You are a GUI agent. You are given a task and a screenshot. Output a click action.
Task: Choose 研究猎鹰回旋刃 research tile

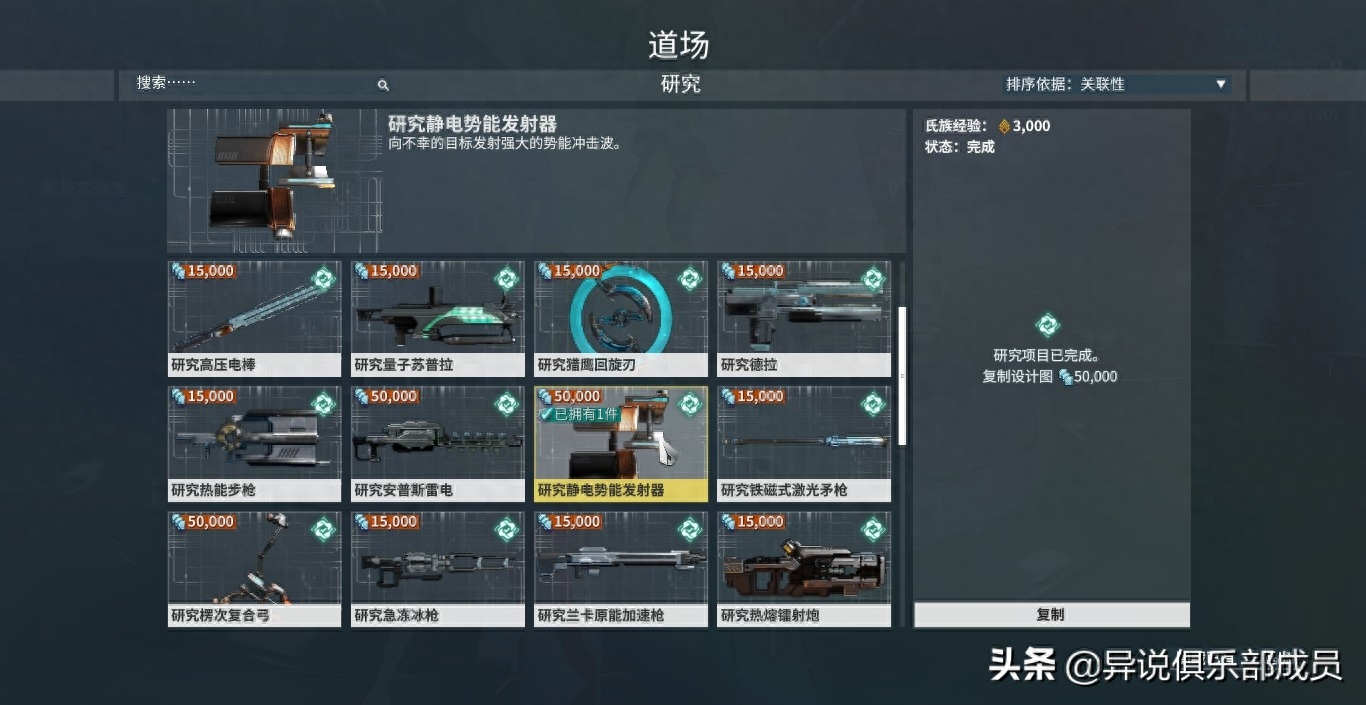(621, 318)
